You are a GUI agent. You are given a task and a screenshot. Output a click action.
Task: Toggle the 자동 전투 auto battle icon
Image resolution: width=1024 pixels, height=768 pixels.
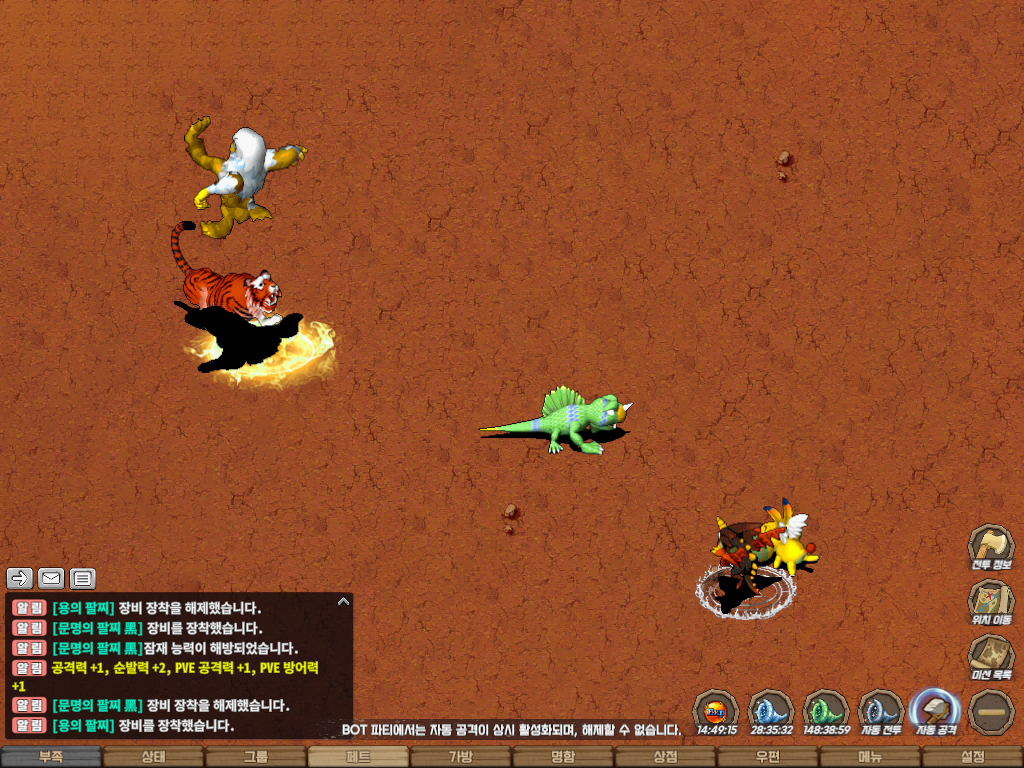pyautogui.click(x=881, y=709)
